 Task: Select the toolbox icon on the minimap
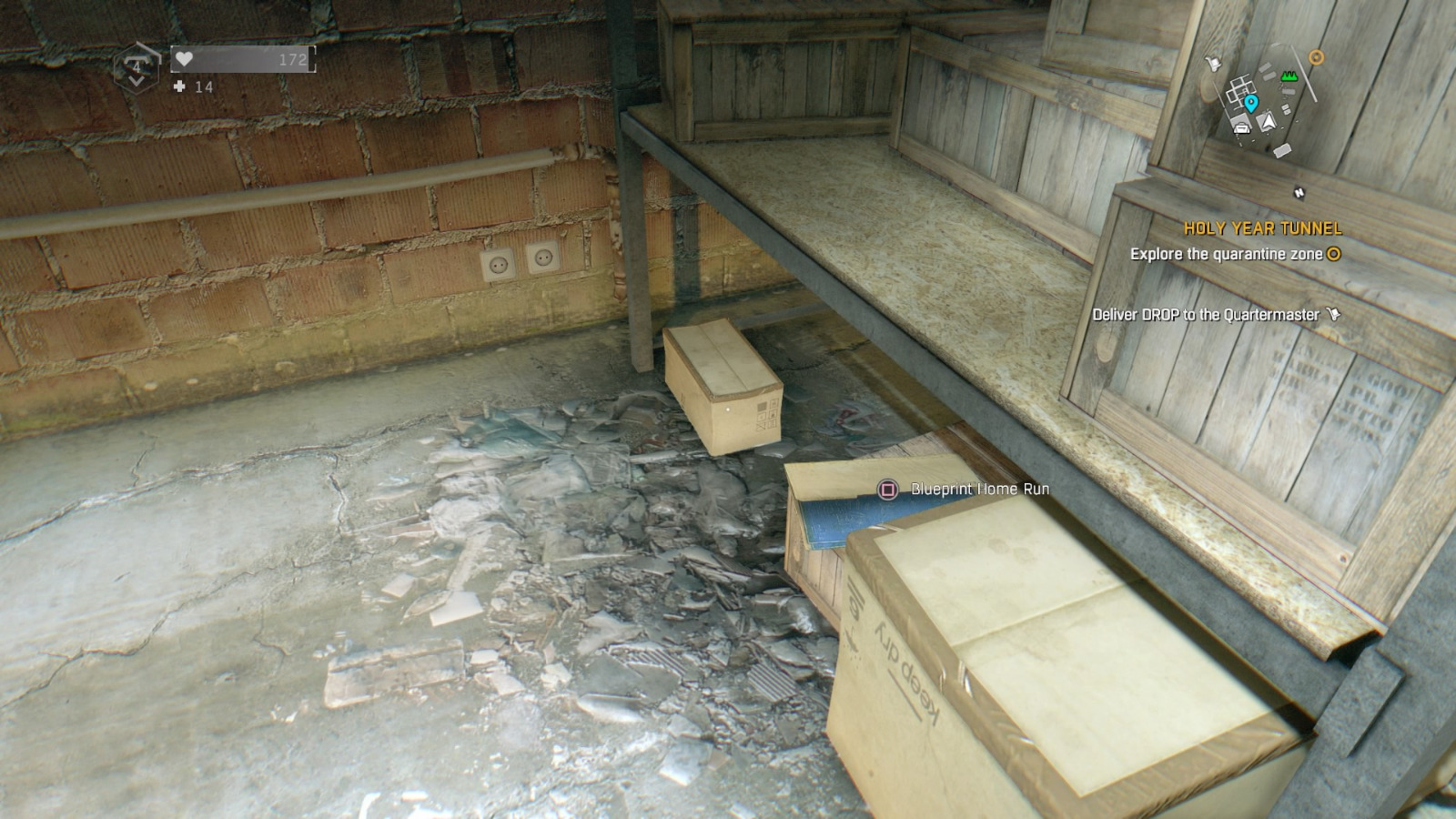point(1242,128)
